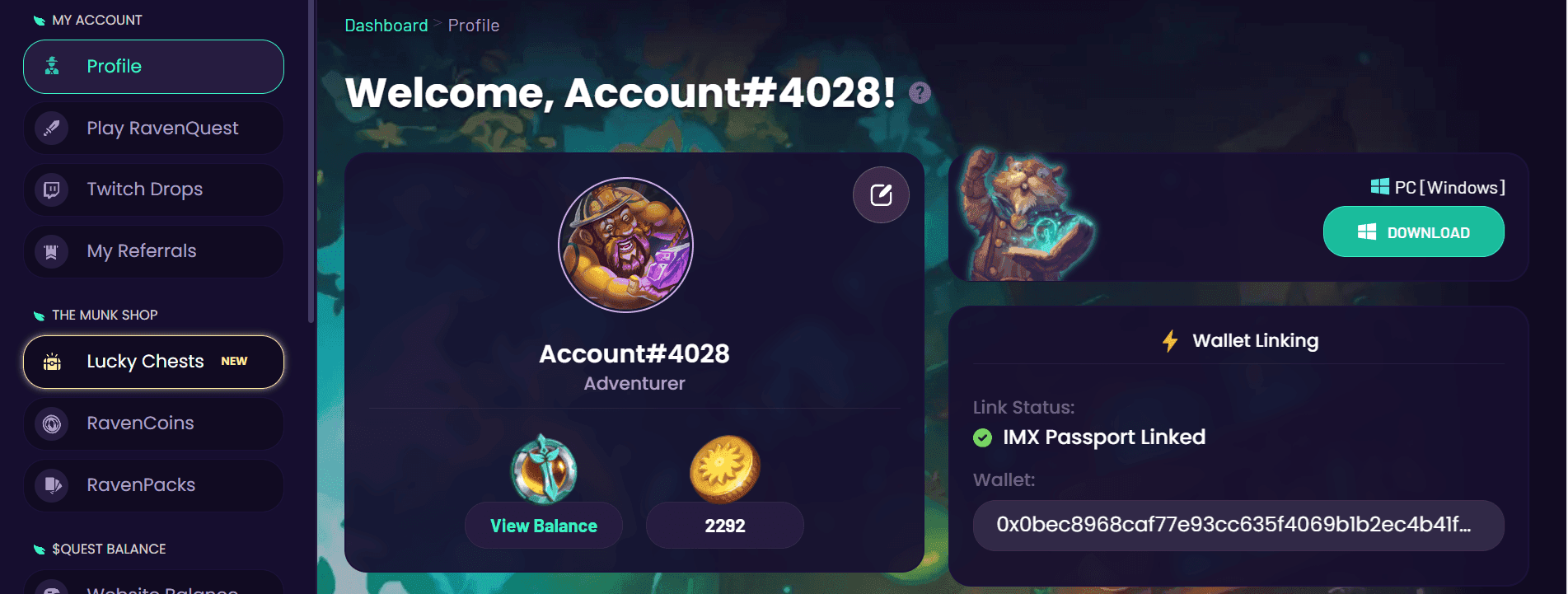
Task: Select the Profile icon in the sidebar
Action: (52, 66)
